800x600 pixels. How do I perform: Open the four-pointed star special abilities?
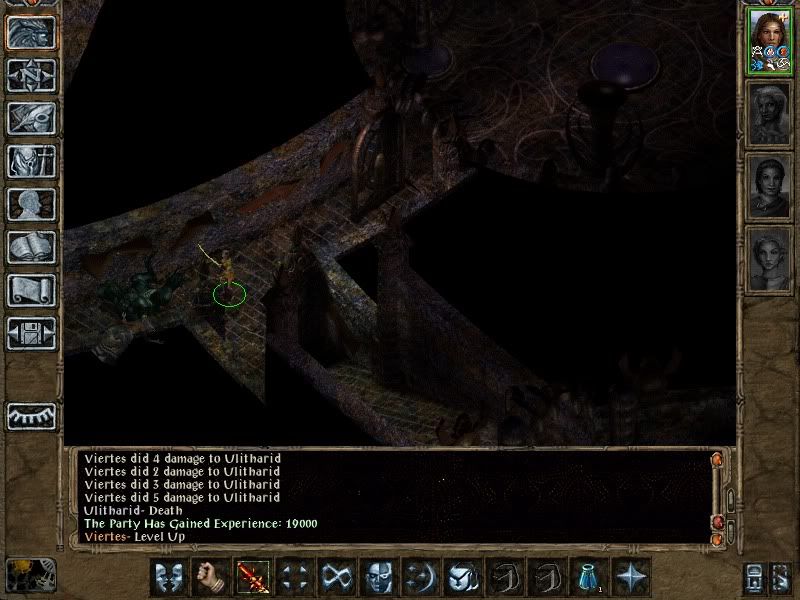(631, 577)
